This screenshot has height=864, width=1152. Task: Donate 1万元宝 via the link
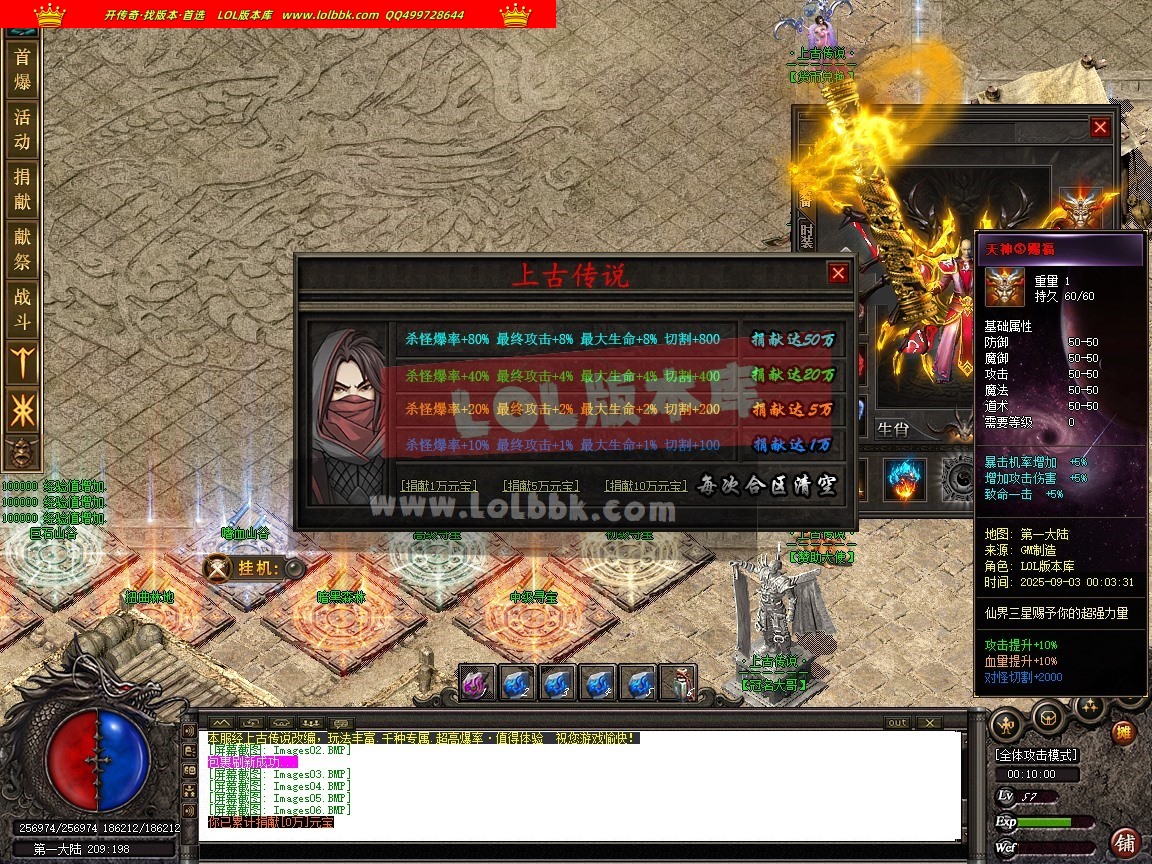click(x=438, y=486)
